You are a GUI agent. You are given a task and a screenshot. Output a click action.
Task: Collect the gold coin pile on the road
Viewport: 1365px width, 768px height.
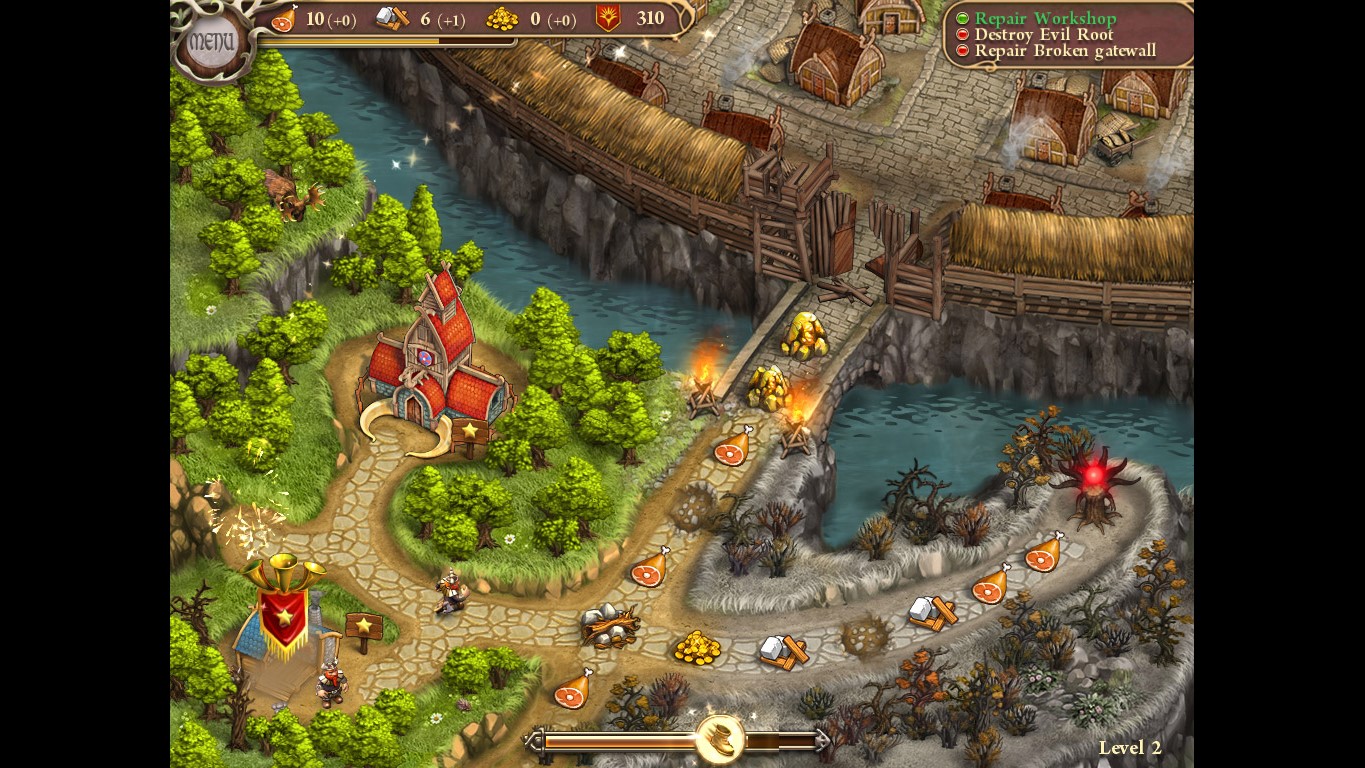click(700, 645)
